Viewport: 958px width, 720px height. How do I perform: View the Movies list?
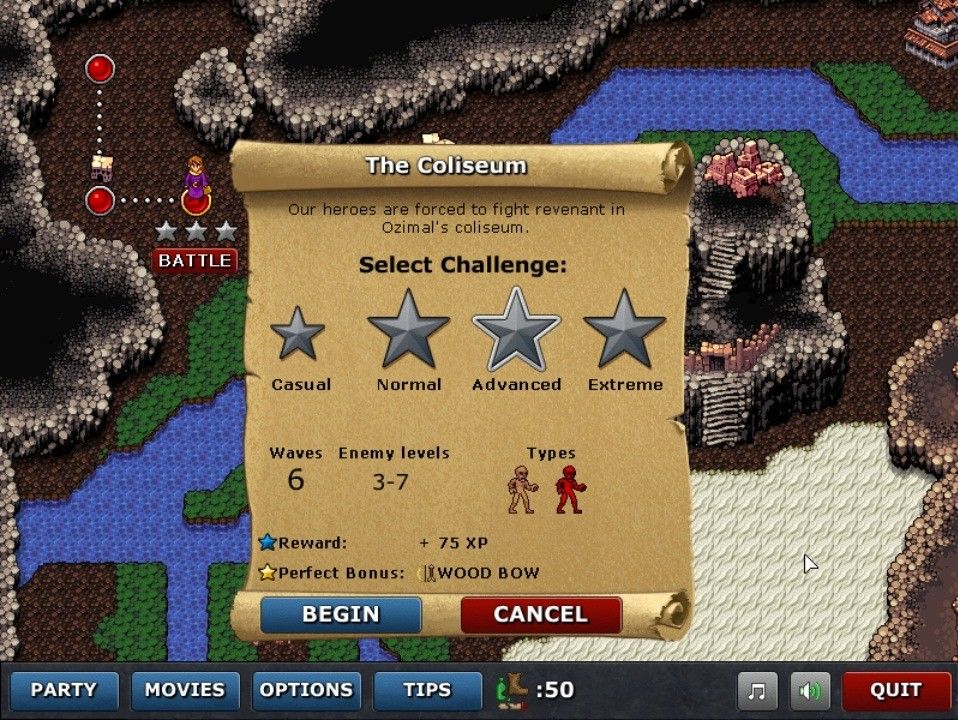(x=185, y=690)
